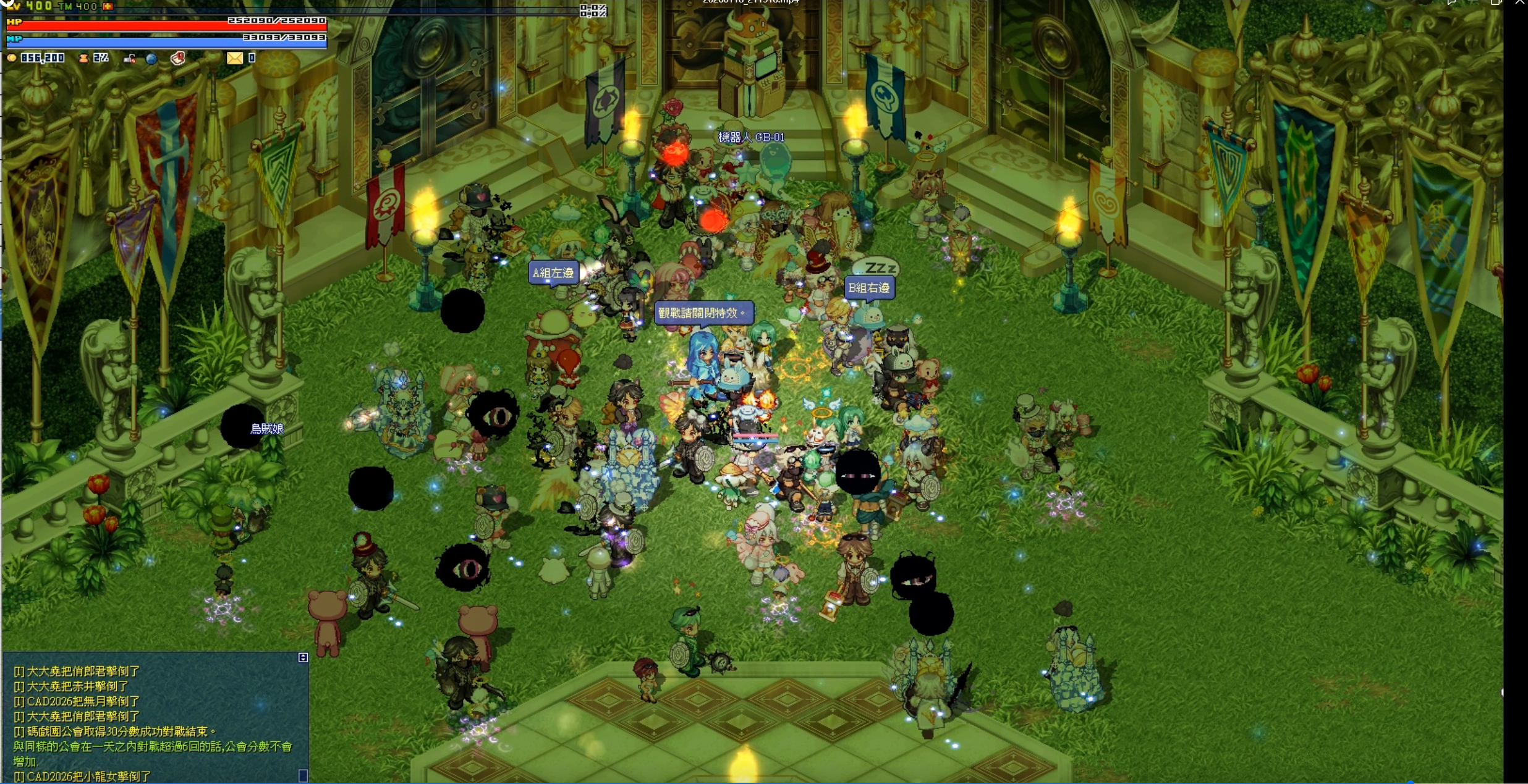Restore down the video player window

pos(1496,2)
